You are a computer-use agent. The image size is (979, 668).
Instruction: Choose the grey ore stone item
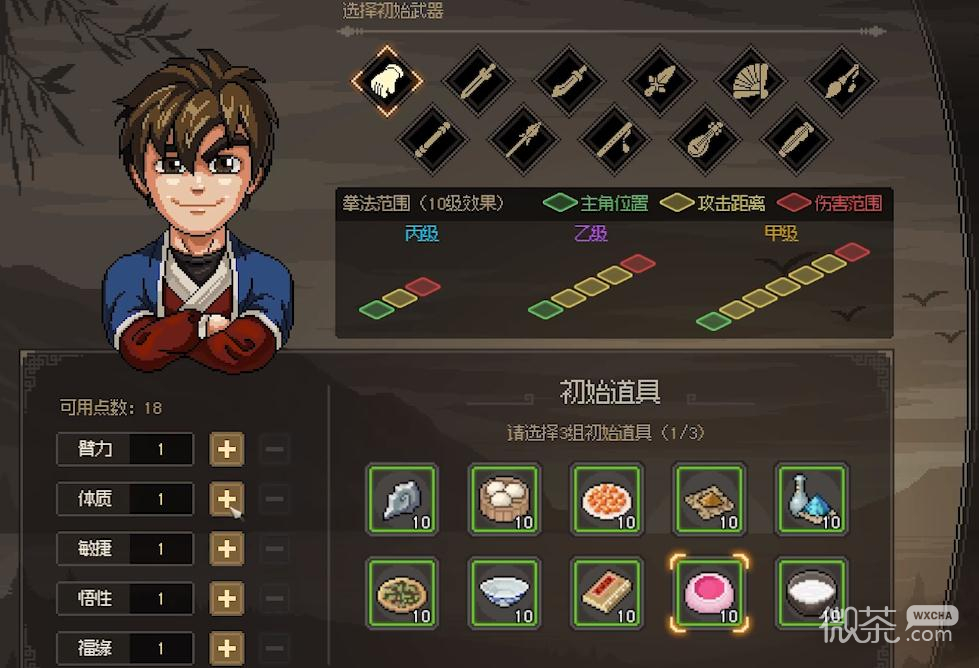coord(401,497)
